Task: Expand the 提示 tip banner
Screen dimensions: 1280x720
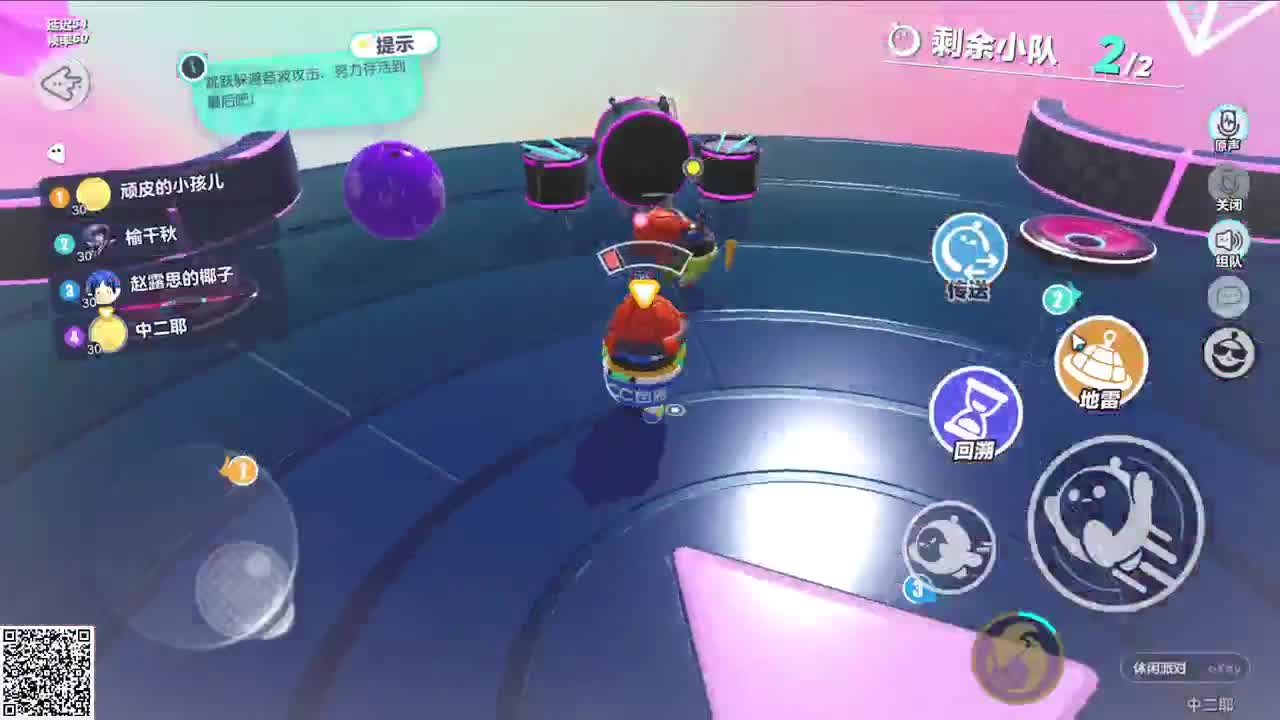Action: coord(397,42)
